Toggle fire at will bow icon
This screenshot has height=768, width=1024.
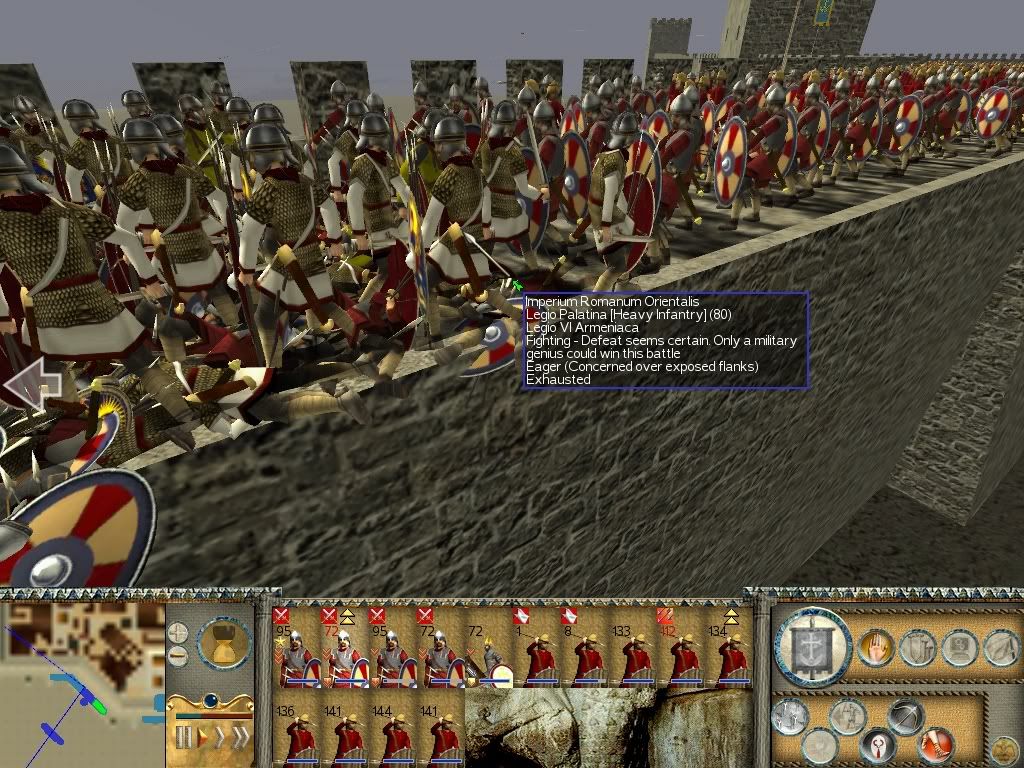[x=905, y=717]
